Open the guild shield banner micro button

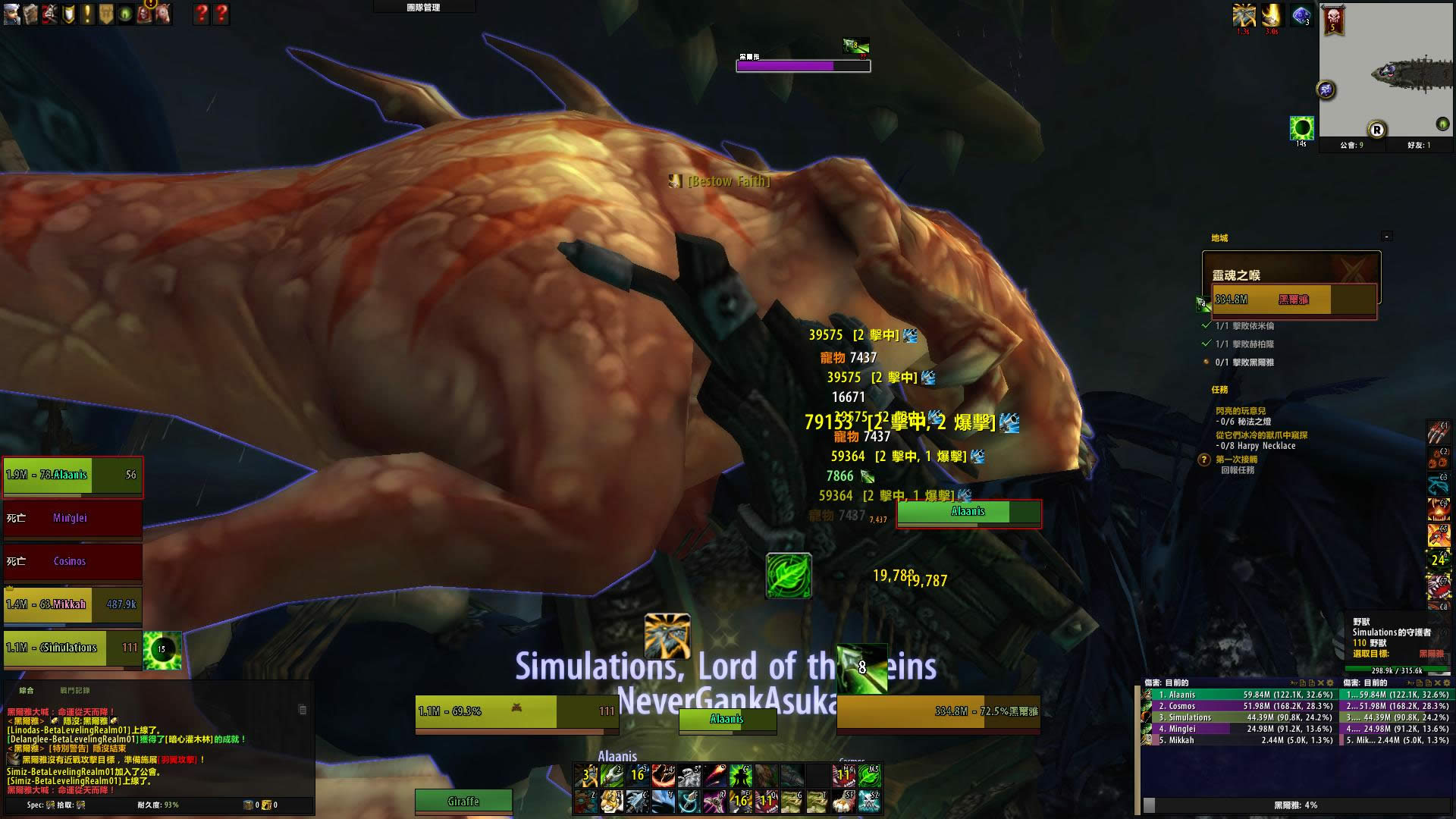[x=106, y=14]
